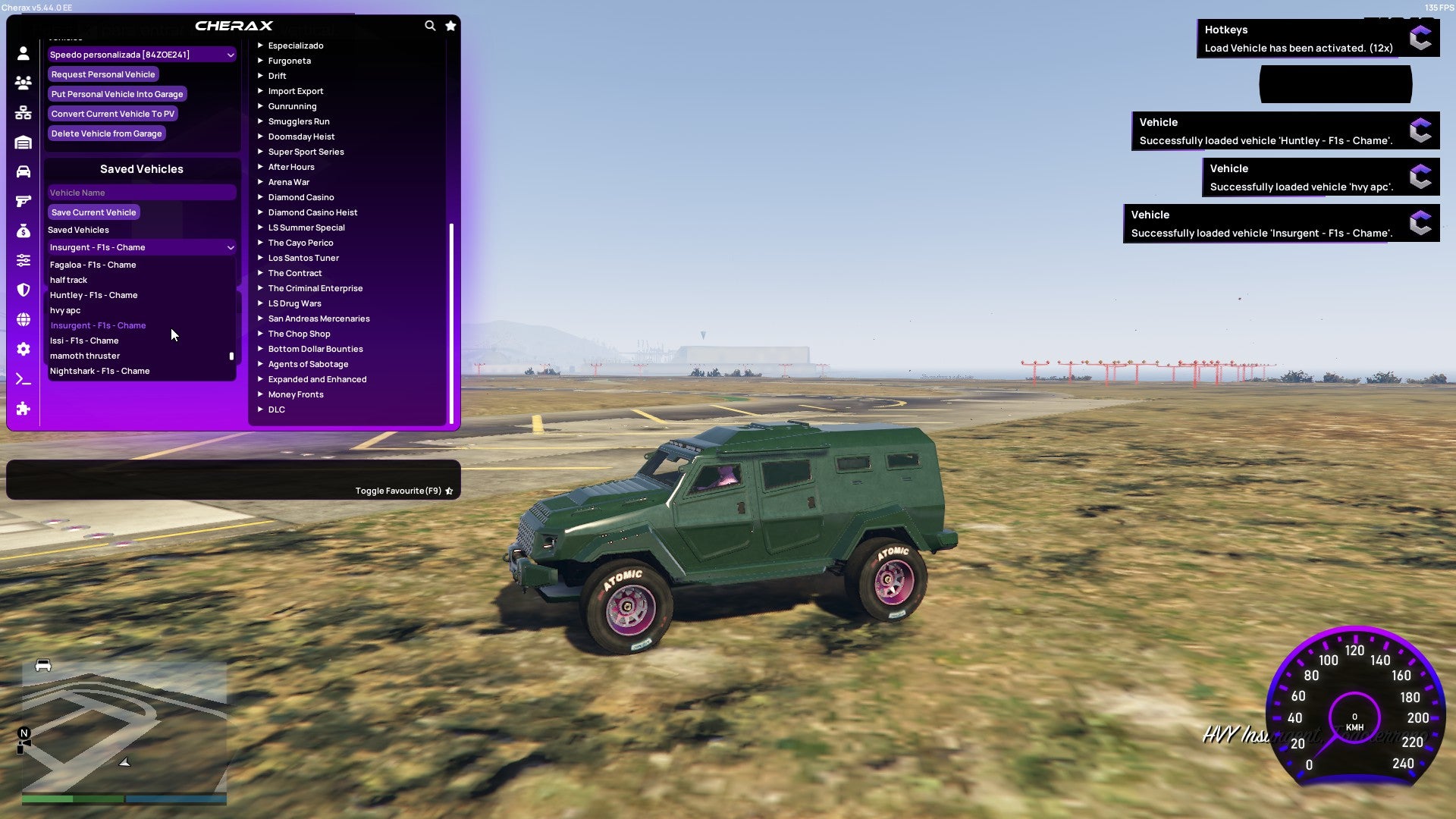Expand the DLC category
The width and height of the screenshot is (1456, 819).
(x=276, y=409)
